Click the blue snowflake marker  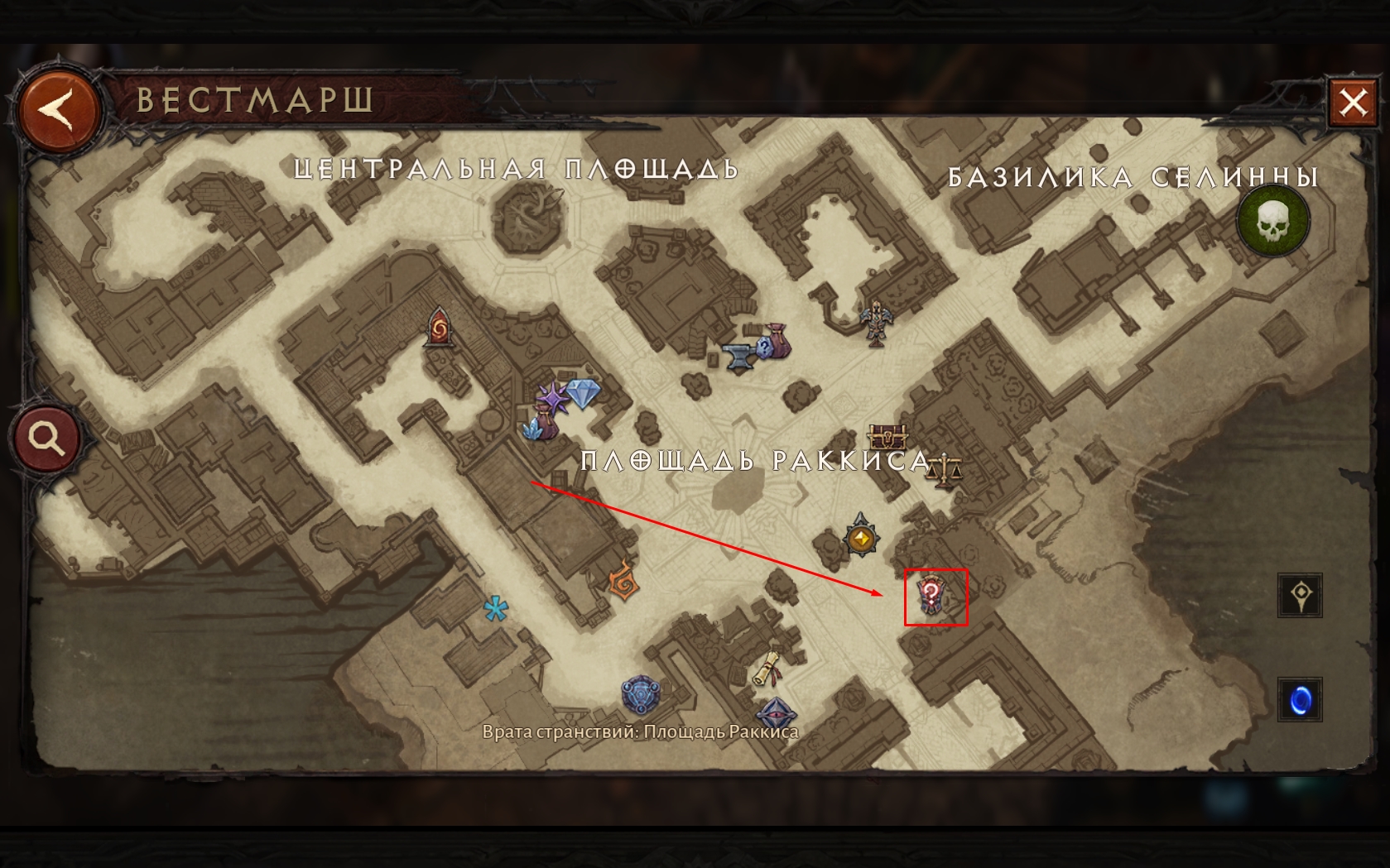tap(495, 610)
